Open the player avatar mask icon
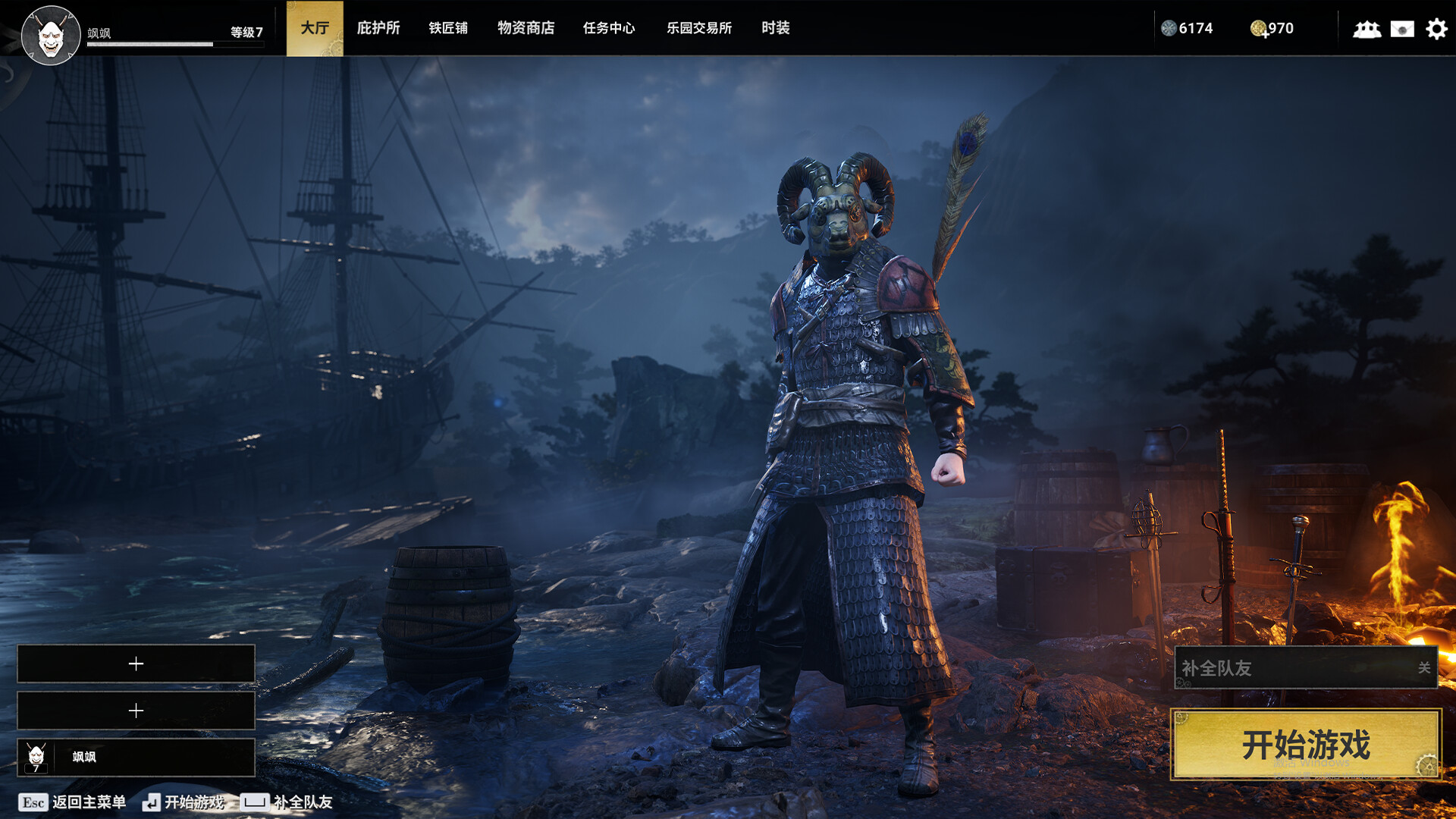 pyautogui.click(x=50, y=34)
